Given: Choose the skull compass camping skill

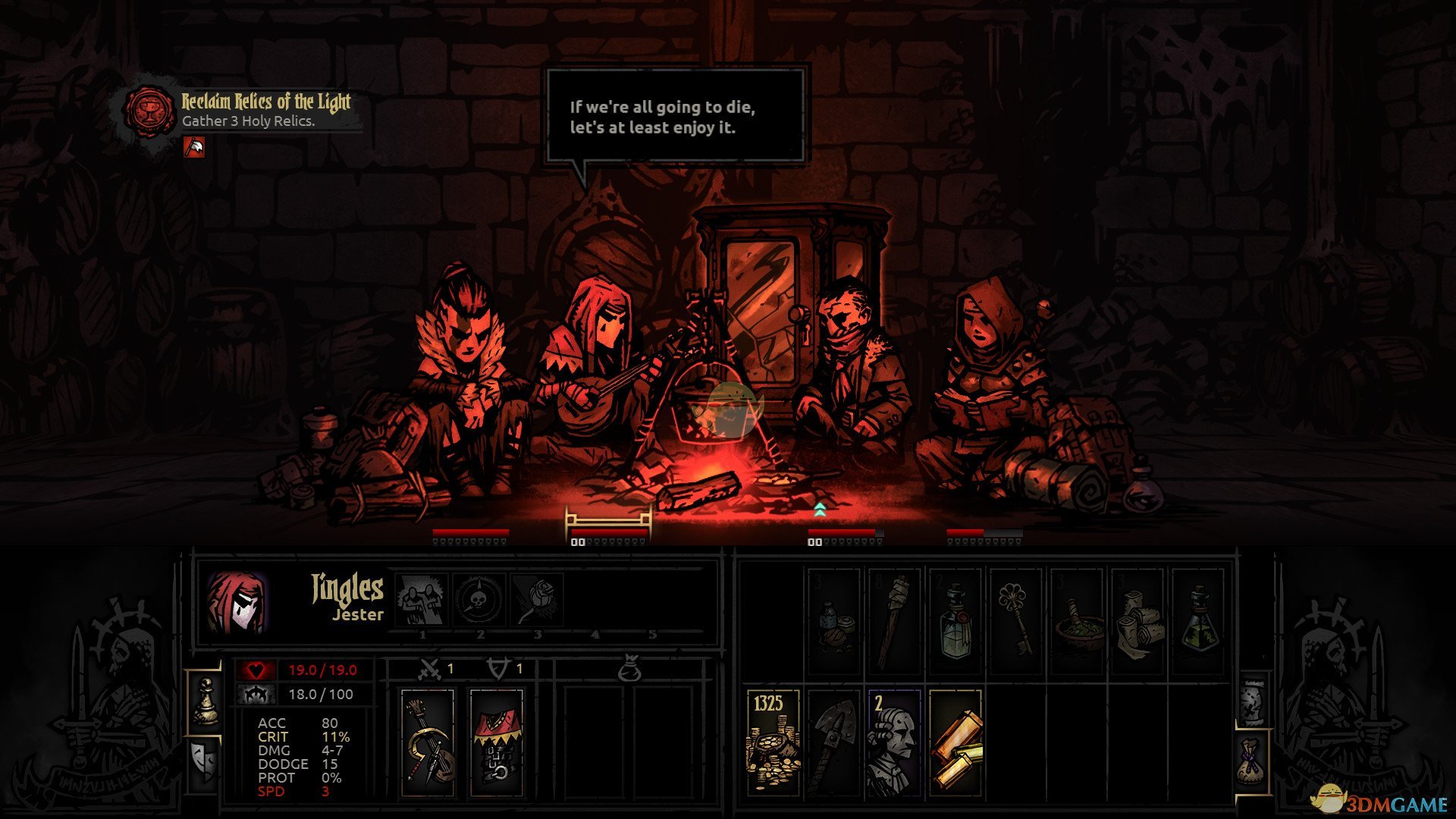Looking at the screenshot, I should (x=480, y=600).
